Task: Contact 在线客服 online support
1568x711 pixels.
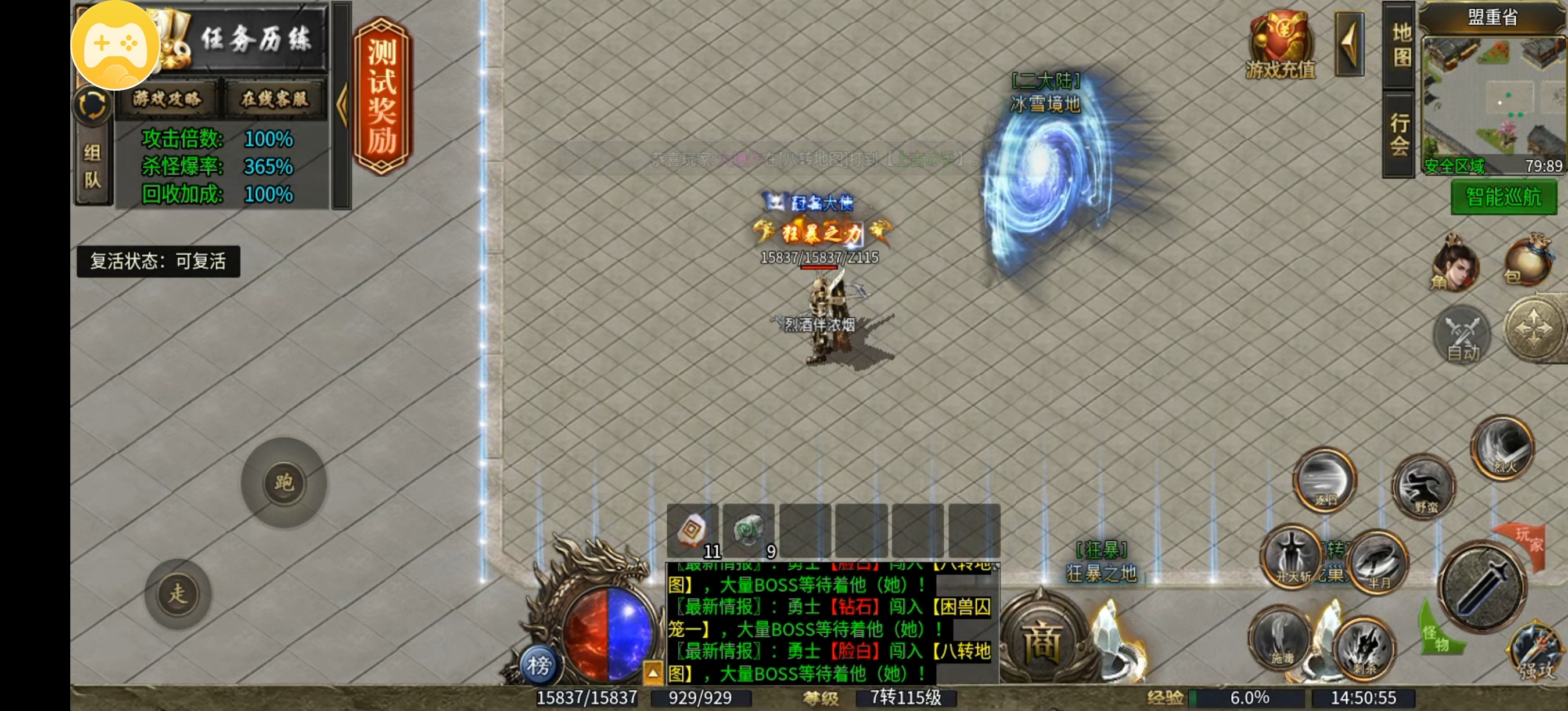Action: 275,99
